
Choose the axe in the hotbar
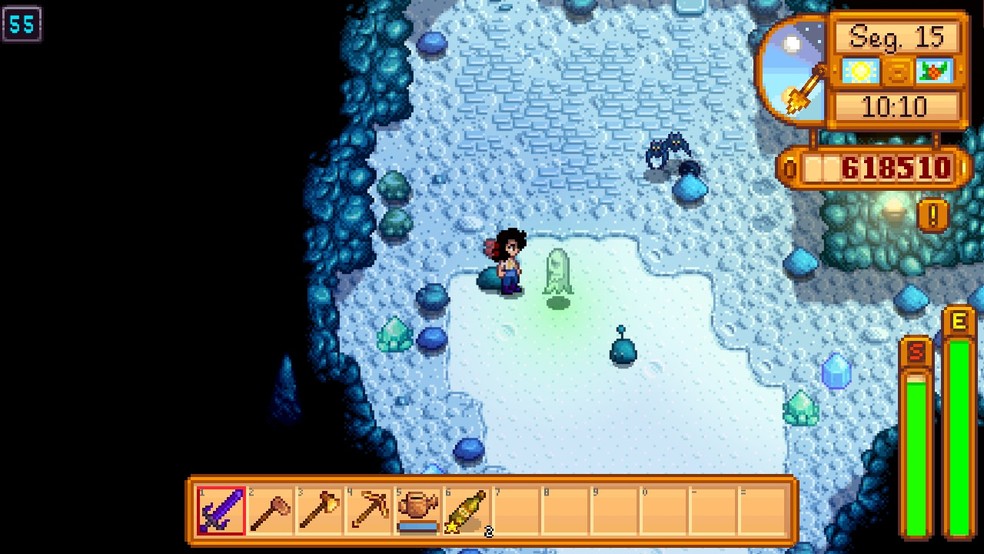click(319, 511)
